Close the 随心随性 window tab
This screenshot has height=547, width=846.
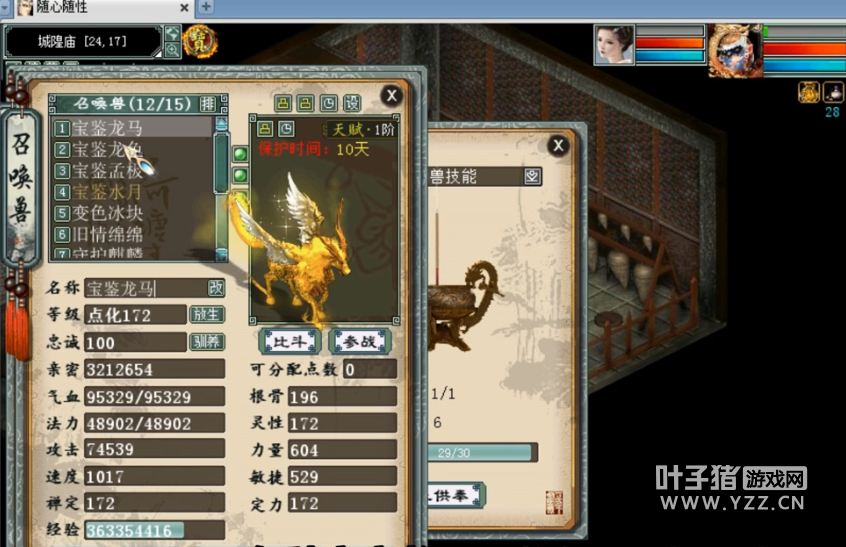[x=184, y=7]
